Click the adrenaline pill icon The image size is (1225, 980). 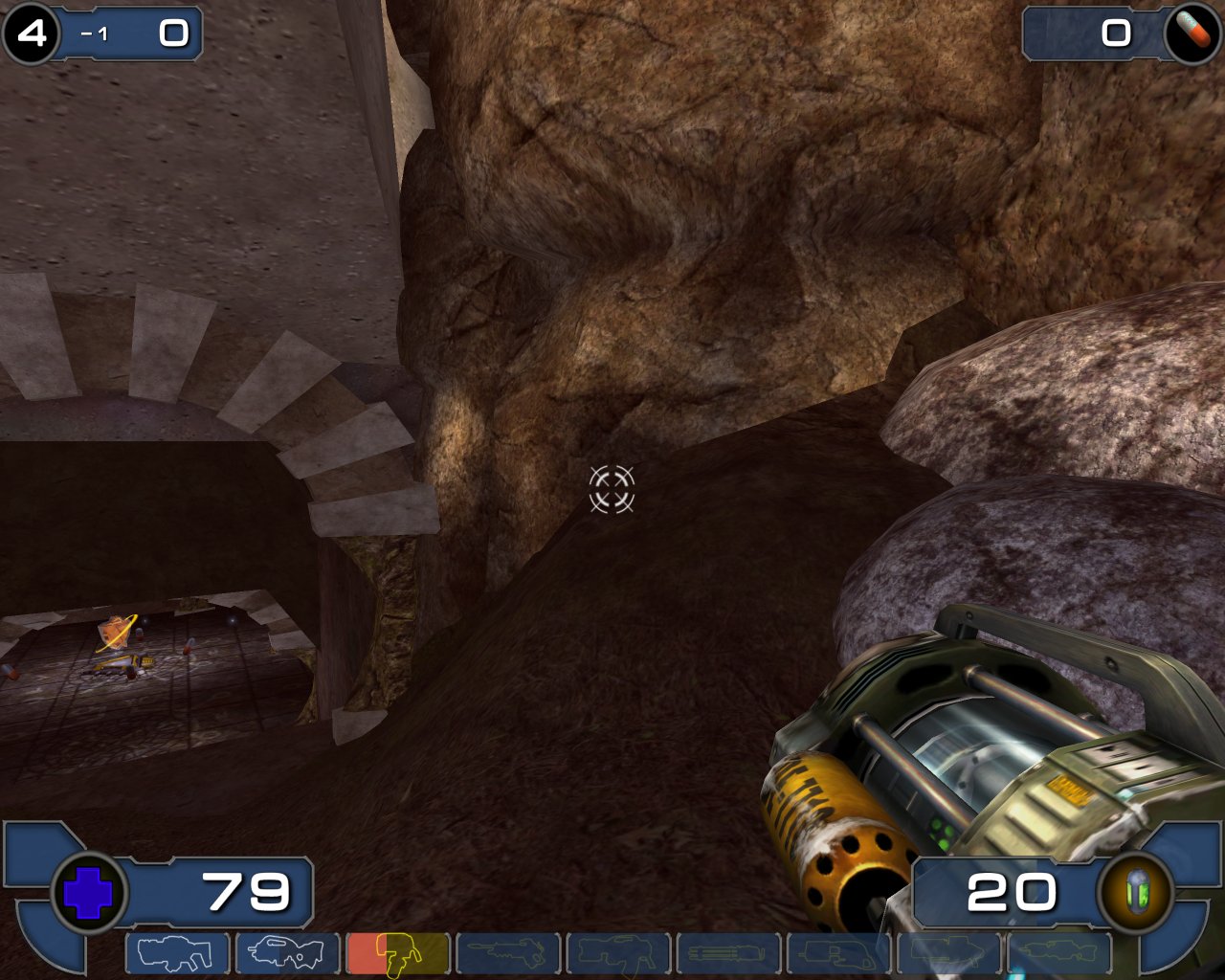point(1192,33)
